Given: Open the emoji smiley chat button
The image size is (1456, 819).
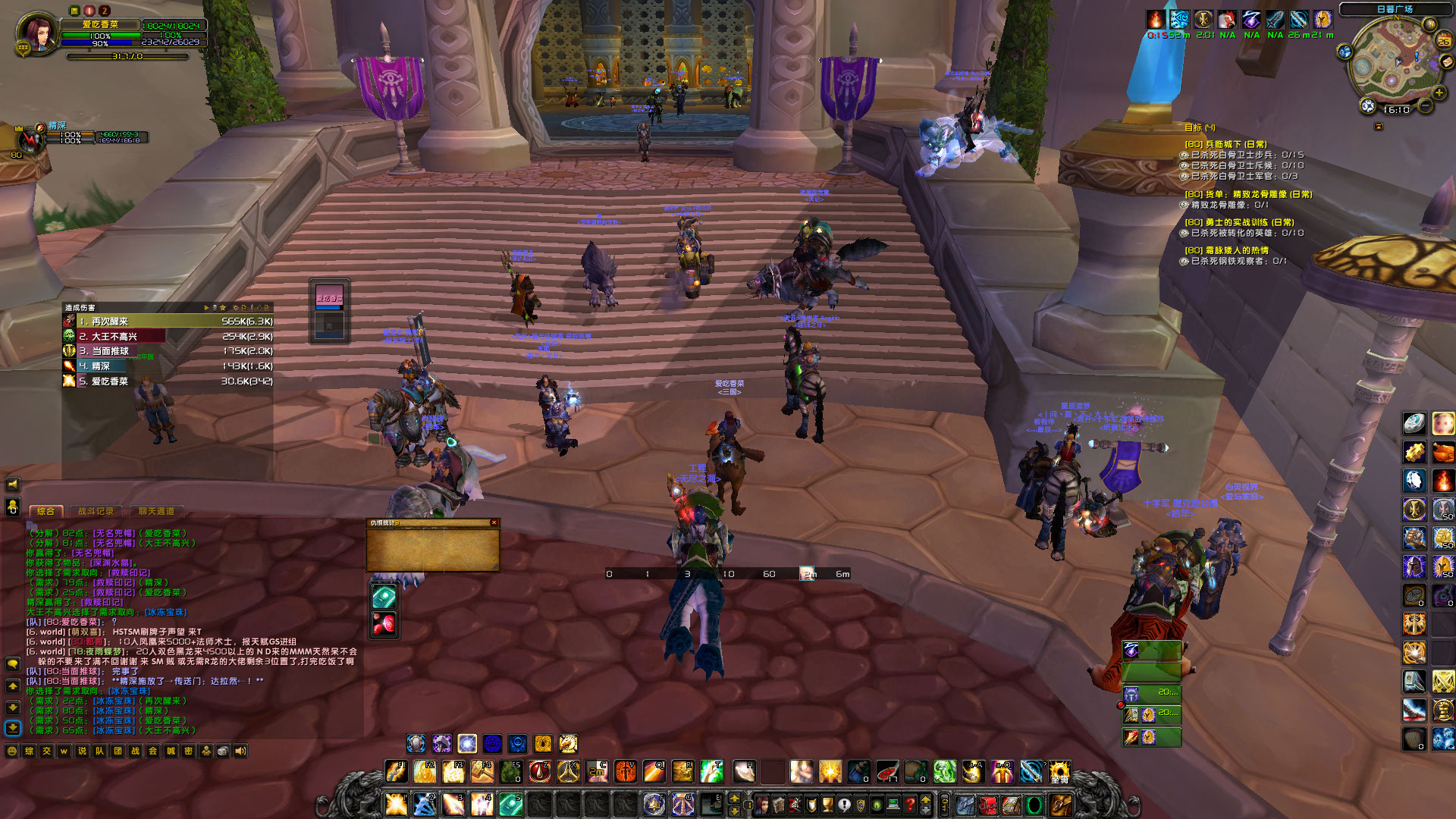Looking at the screenshot, I should pyautogui.click(x=12, y=751).
